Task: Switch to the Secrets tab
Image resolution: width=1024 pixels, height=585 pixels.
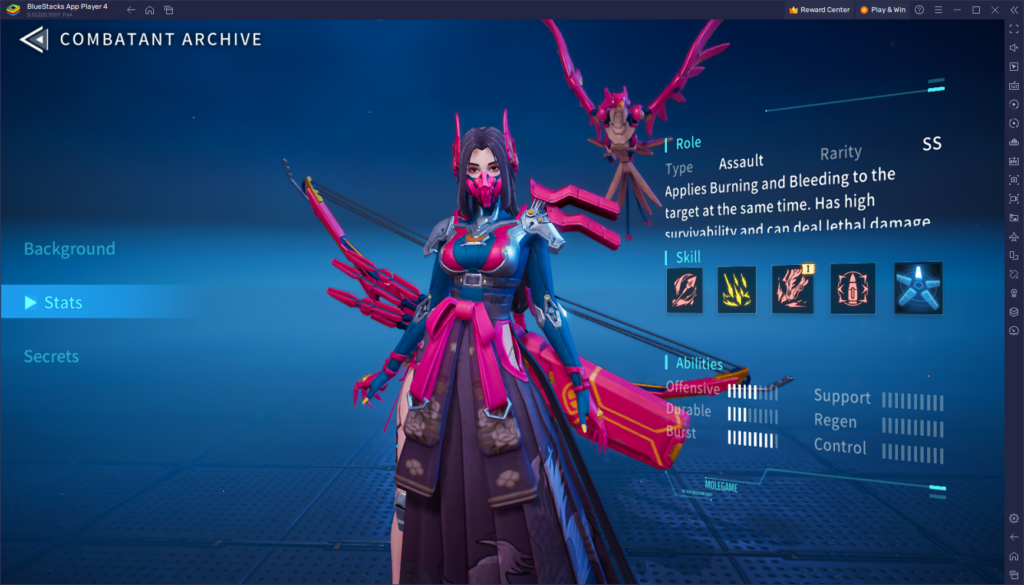Action: (x=51, y=356)
